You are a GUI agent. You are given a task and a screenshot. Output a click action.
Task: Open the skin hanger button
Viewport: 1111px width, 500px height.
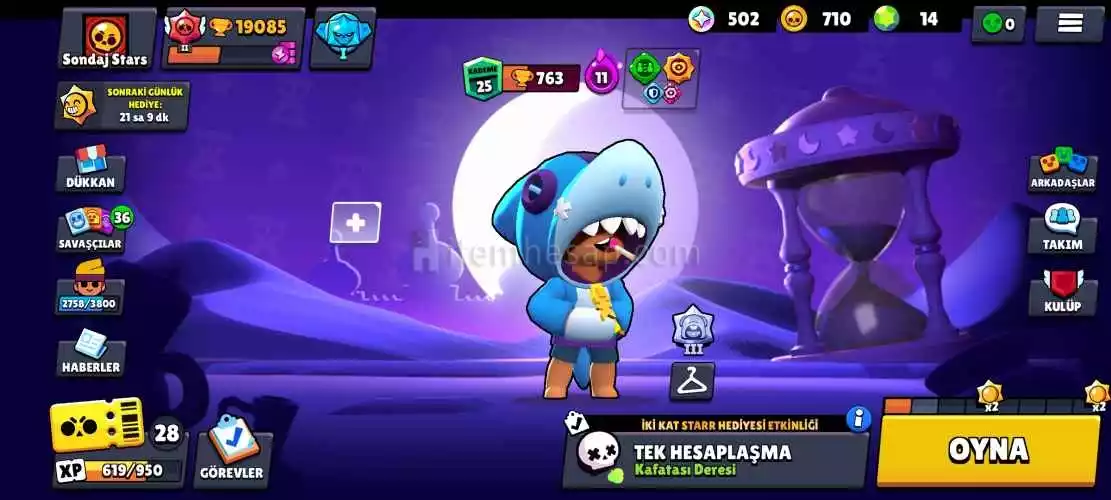coord(691,381)
